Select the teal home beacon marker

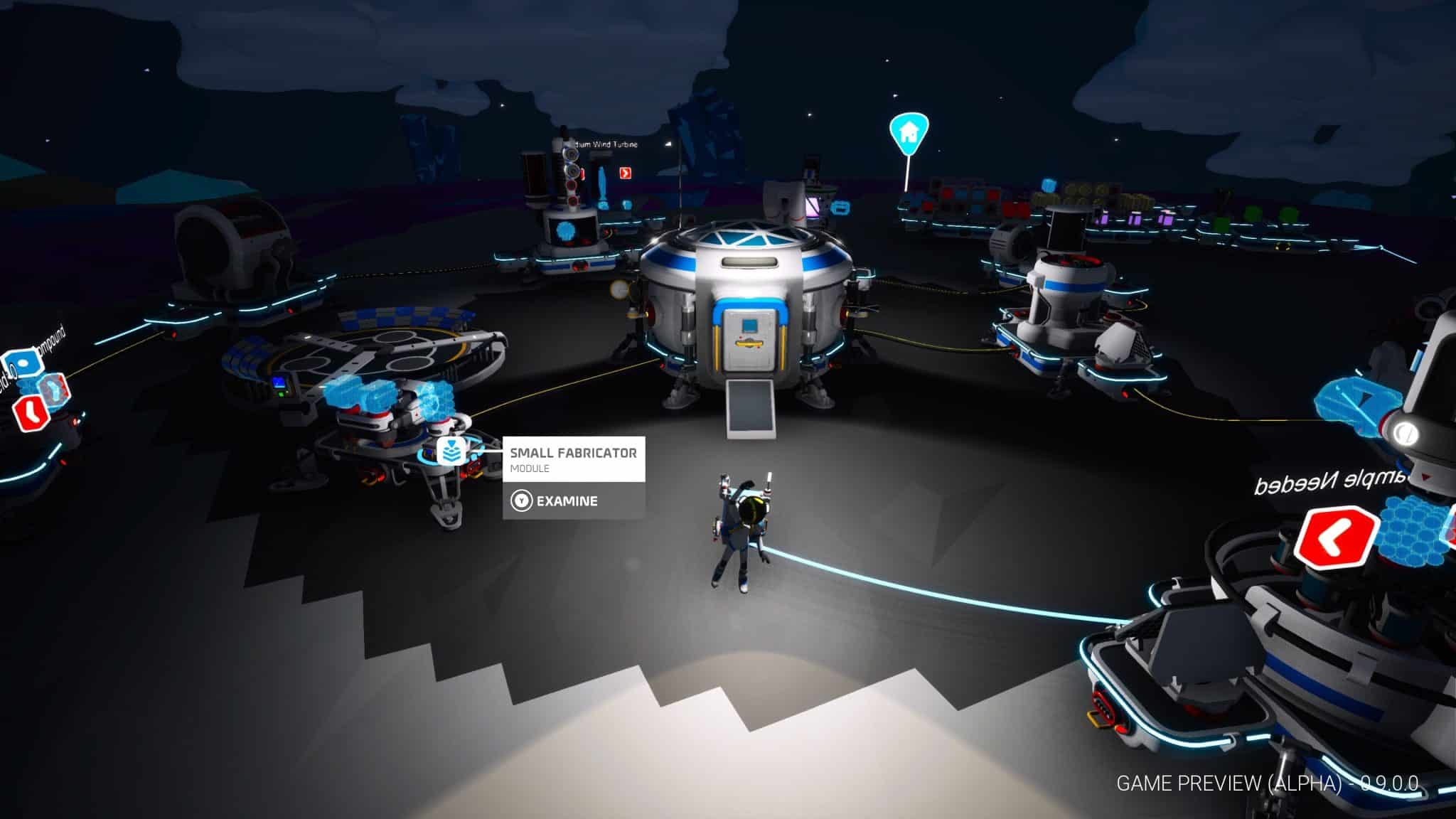click(x=908, y=132)
